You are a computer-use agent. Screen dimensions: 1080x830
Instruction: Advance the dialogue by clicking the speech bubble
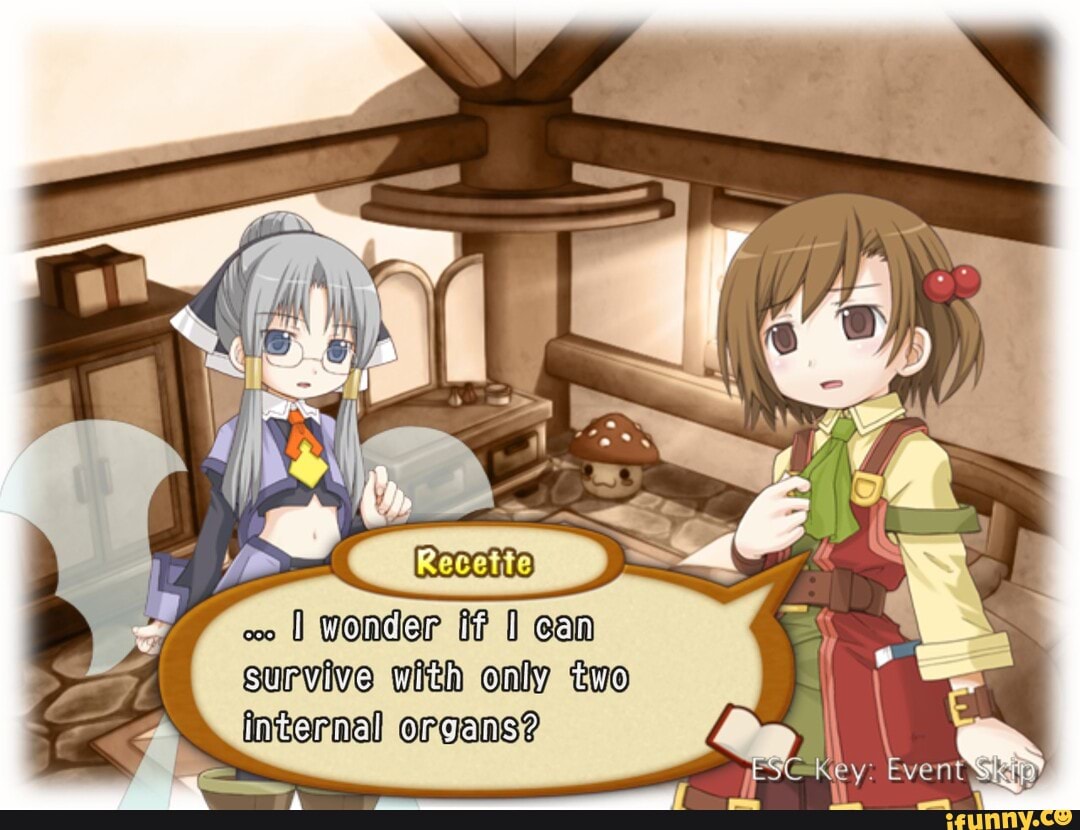point(470,680)
